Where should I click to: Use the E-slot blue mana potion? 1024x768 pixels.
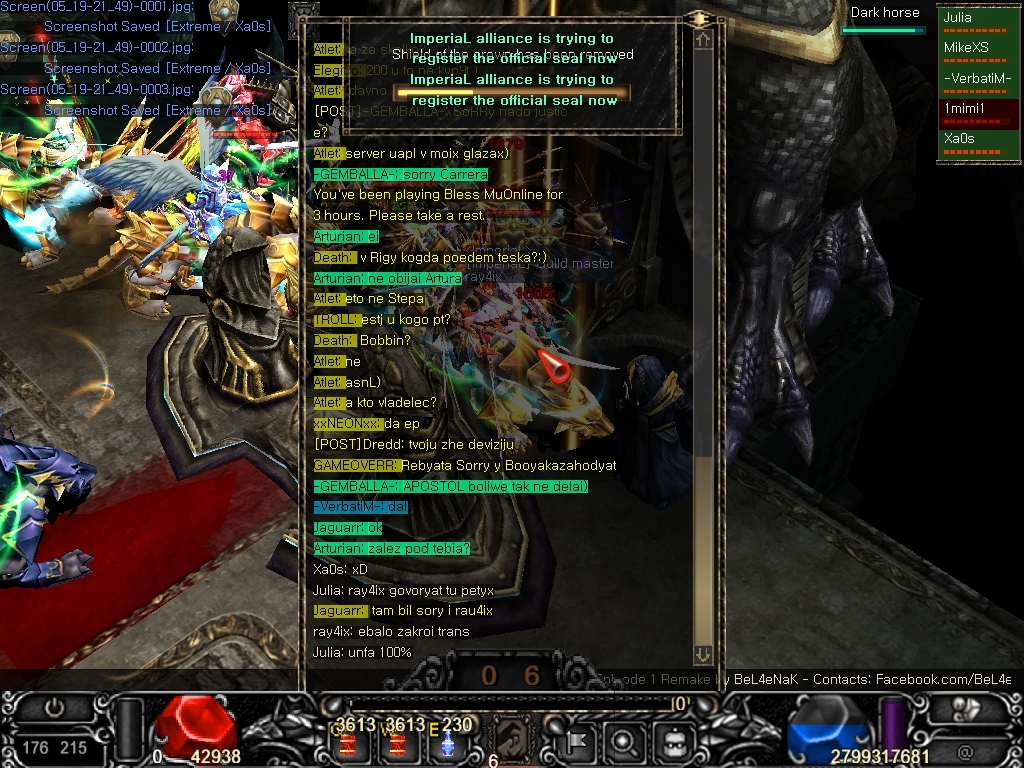[x=449, y=743]
